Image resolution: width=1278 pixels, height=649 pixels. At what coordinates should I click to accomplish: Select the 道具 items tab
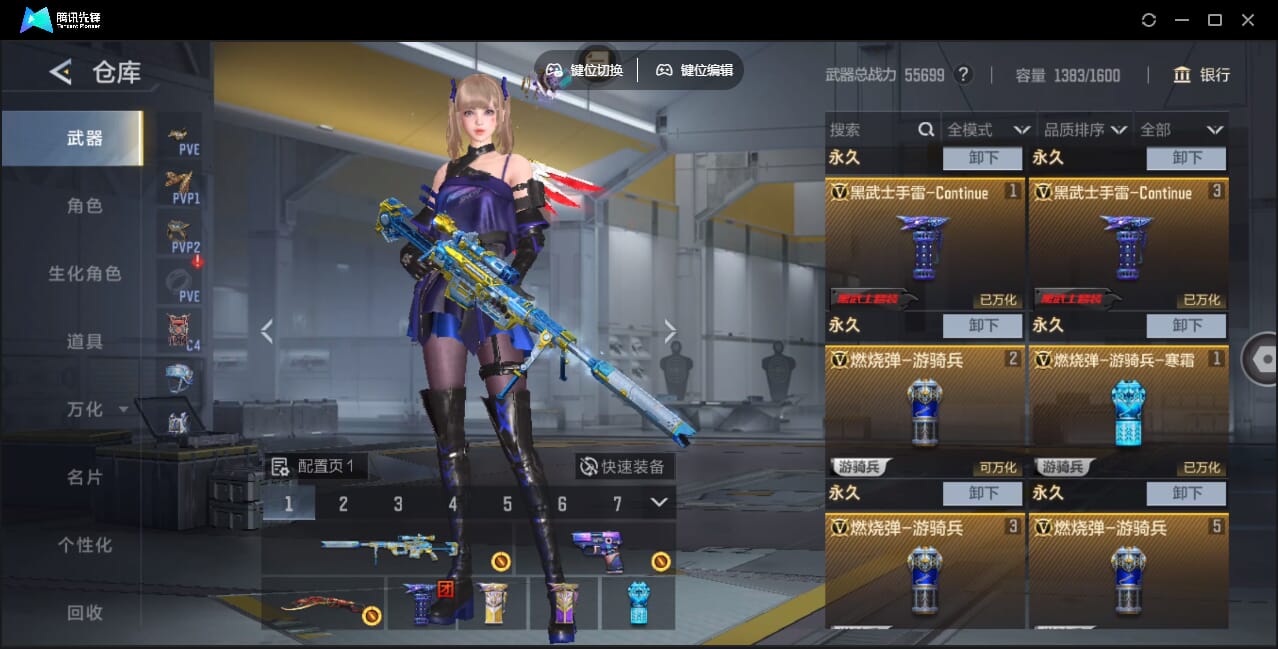click(x=85, y=342)
